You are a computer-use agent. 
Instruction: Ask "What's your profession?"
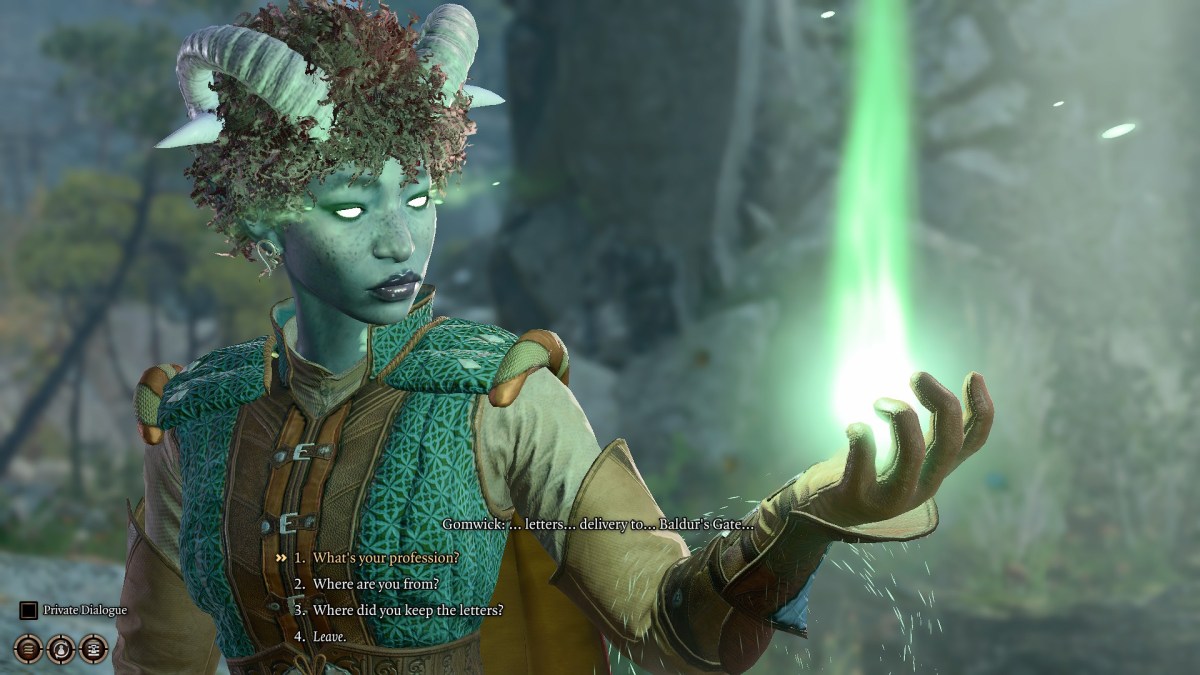tap(386, 557)
